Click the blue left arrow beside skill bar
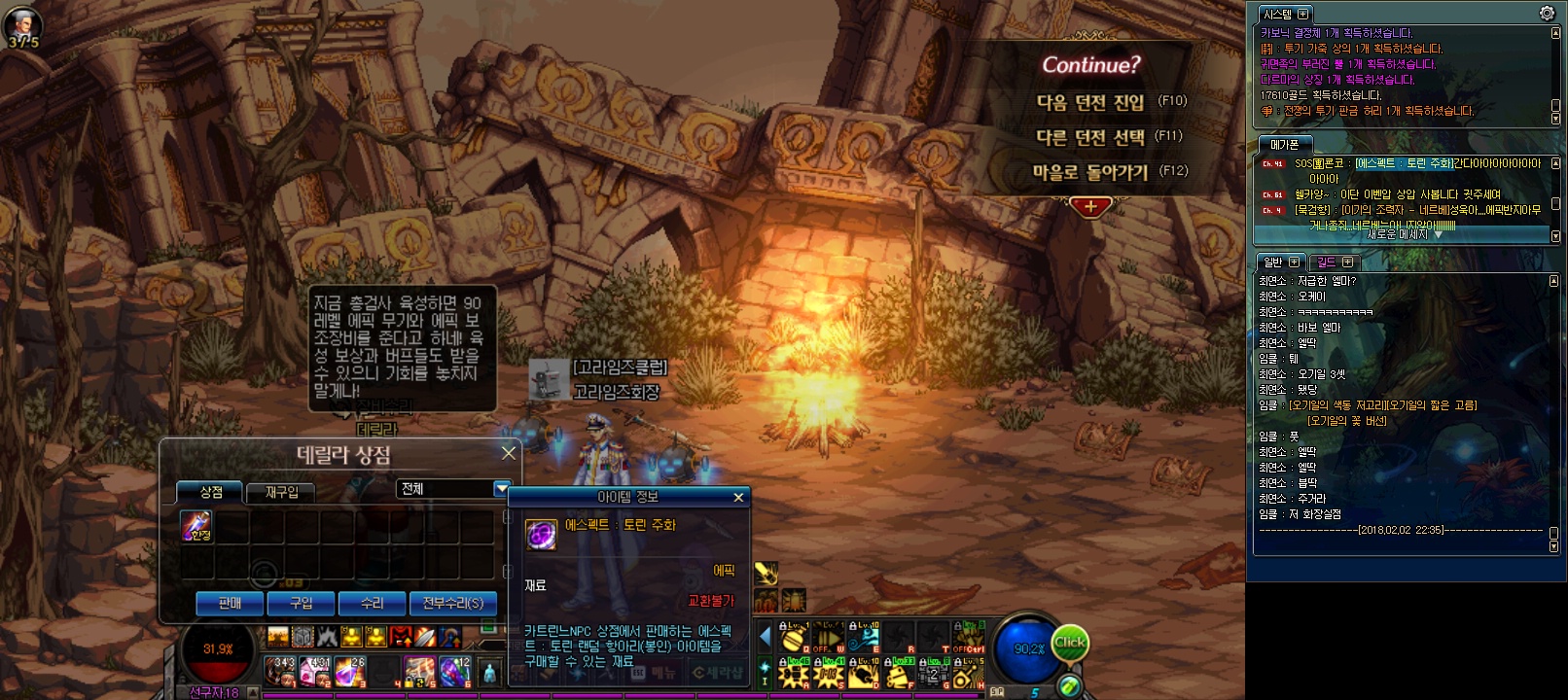This screenshot has width=1568, height=700. pyautogui.click(x=766, y=637)
